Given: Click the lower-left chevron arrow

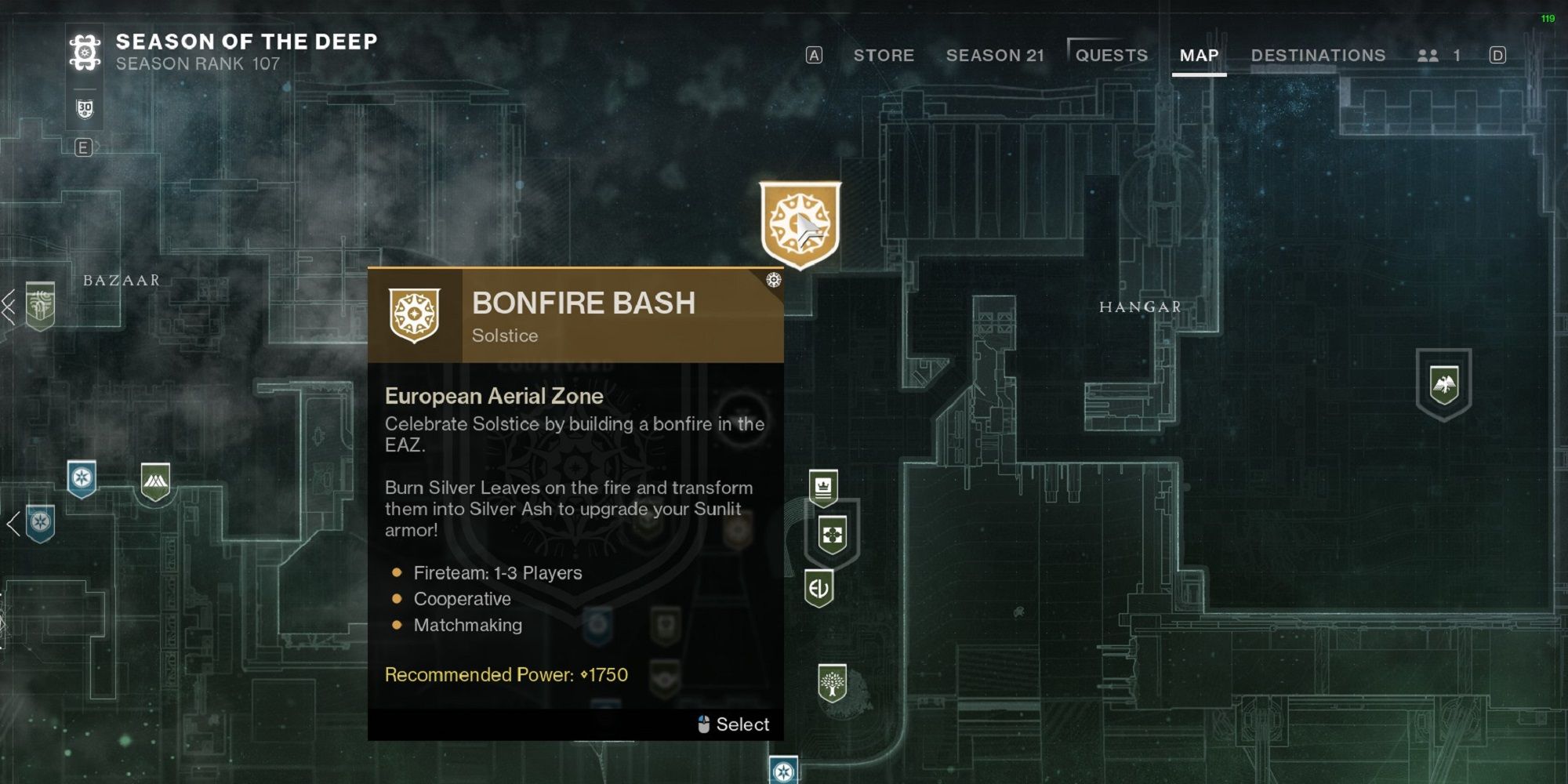Looking at the screenshot, I should (x=13, y=524).
